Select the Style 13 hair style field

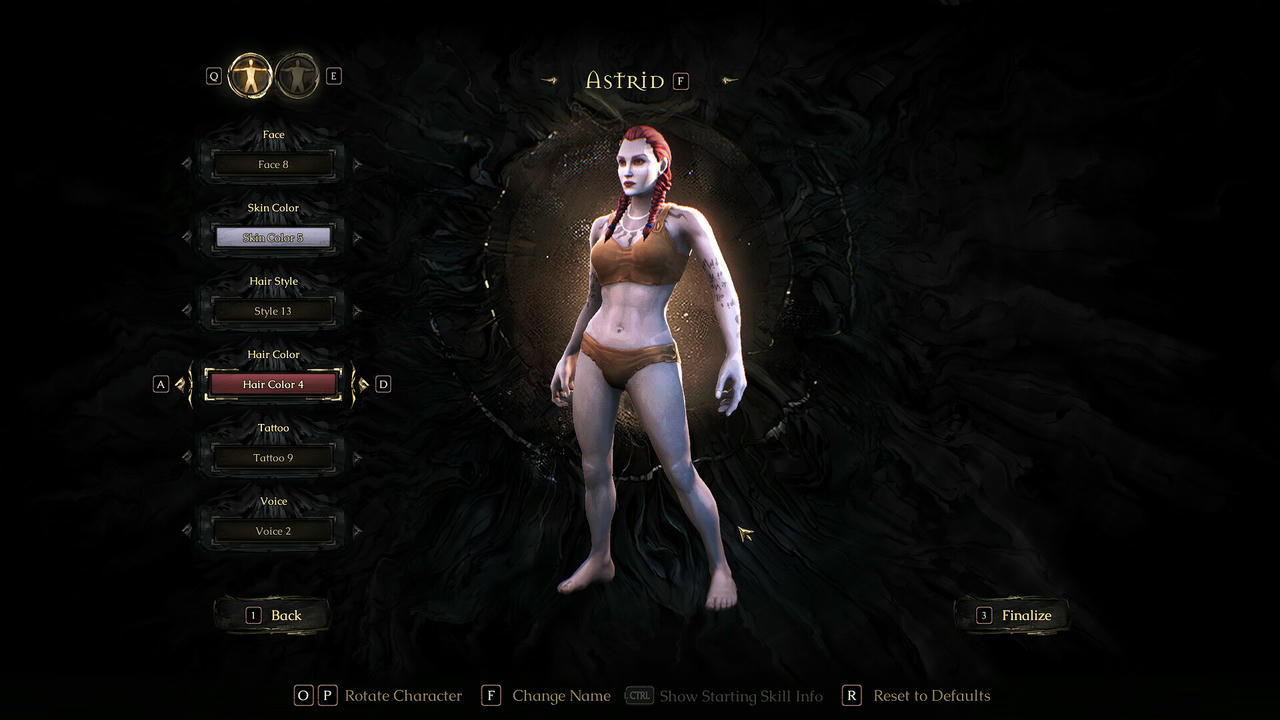pyautogui.click(x=272, y=311)
